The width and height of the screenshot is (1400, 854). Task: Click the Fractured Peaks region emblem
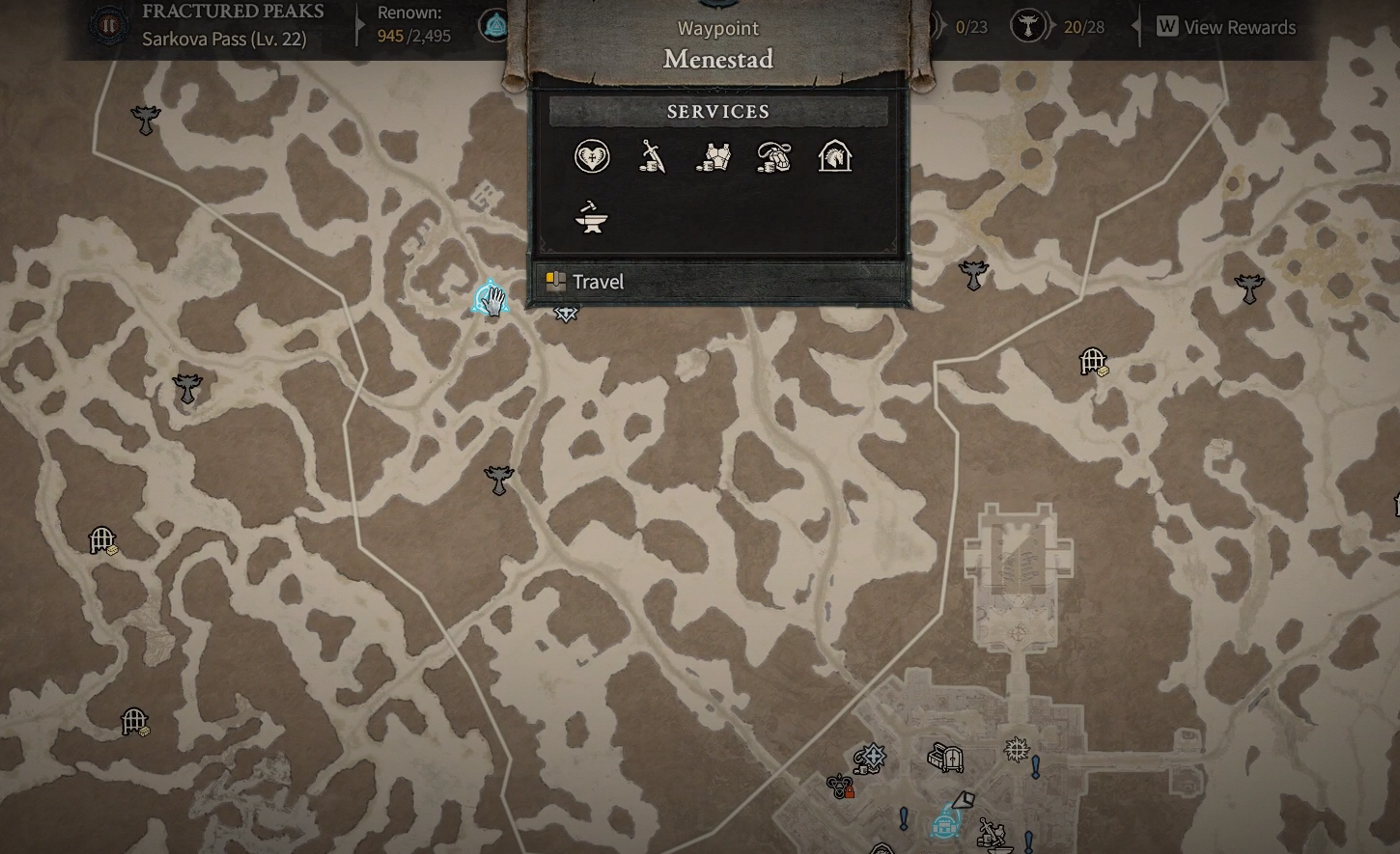pos(108,25)
